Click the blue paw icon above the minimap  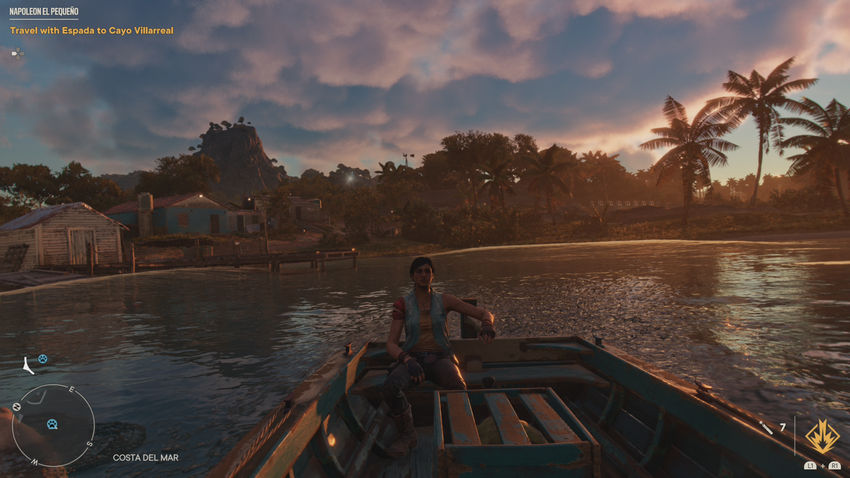coord(42,359)
